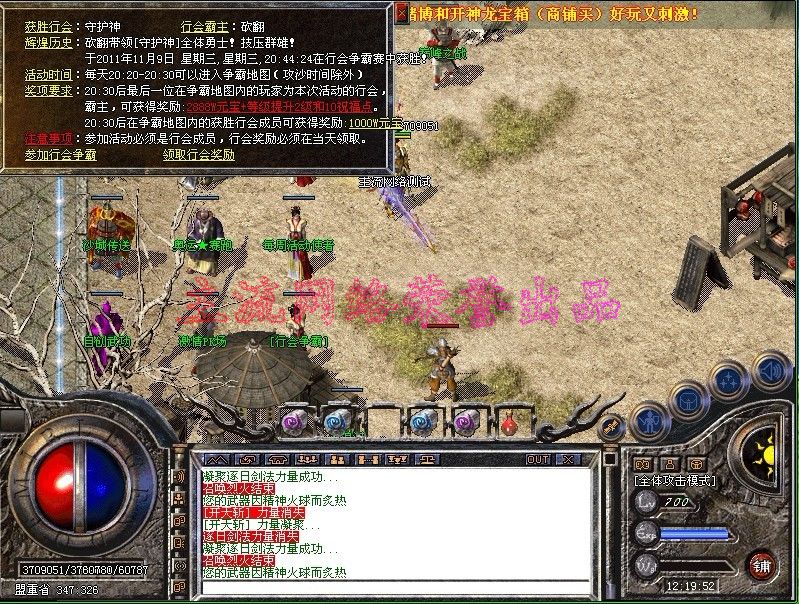This screenshot has width=799, height=604.
Task: Click the OUT button above chat
Action: coord(538,459)
